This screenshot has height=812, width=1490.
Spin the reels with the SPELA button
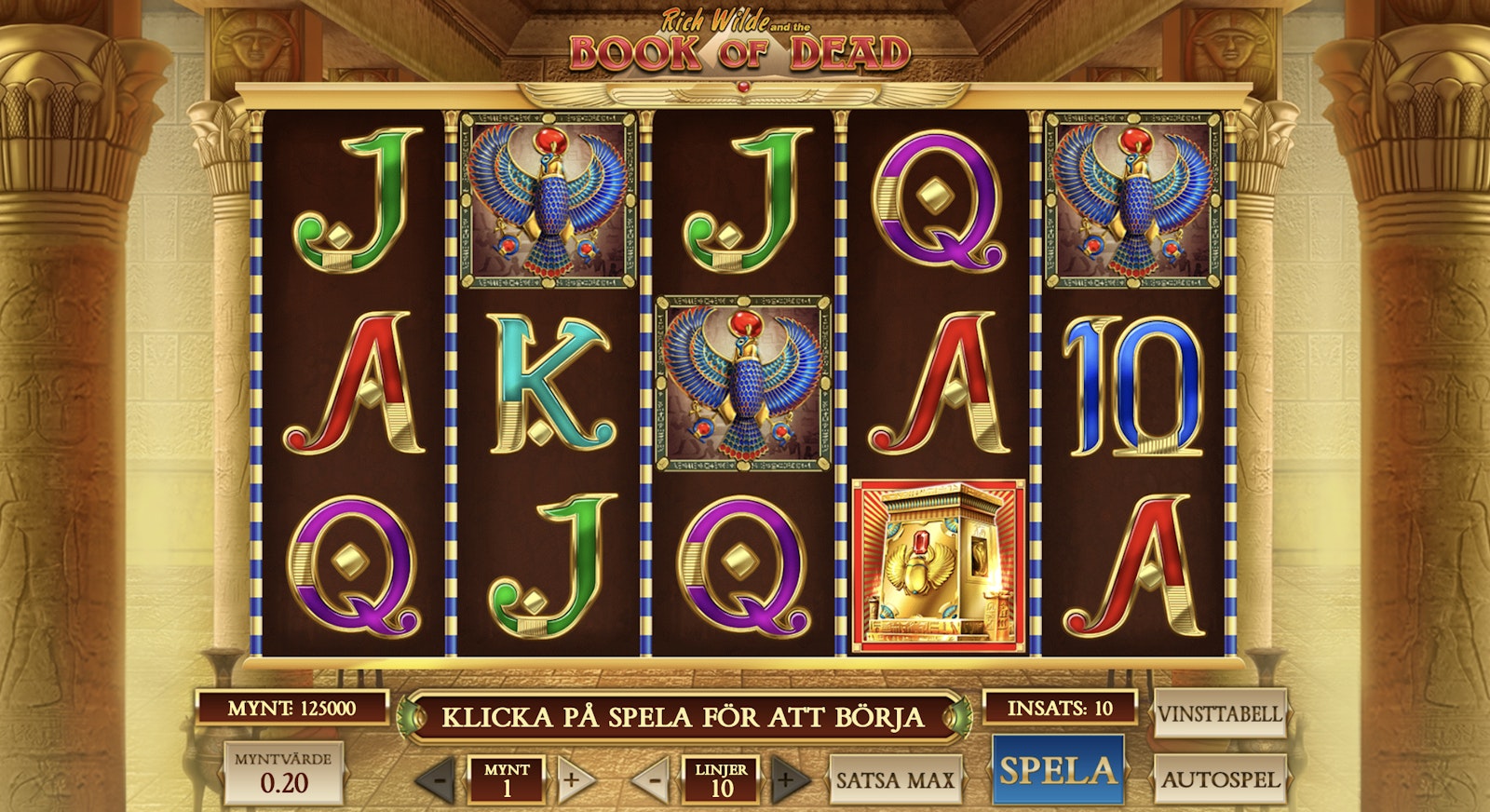(x=1056, y=770)
